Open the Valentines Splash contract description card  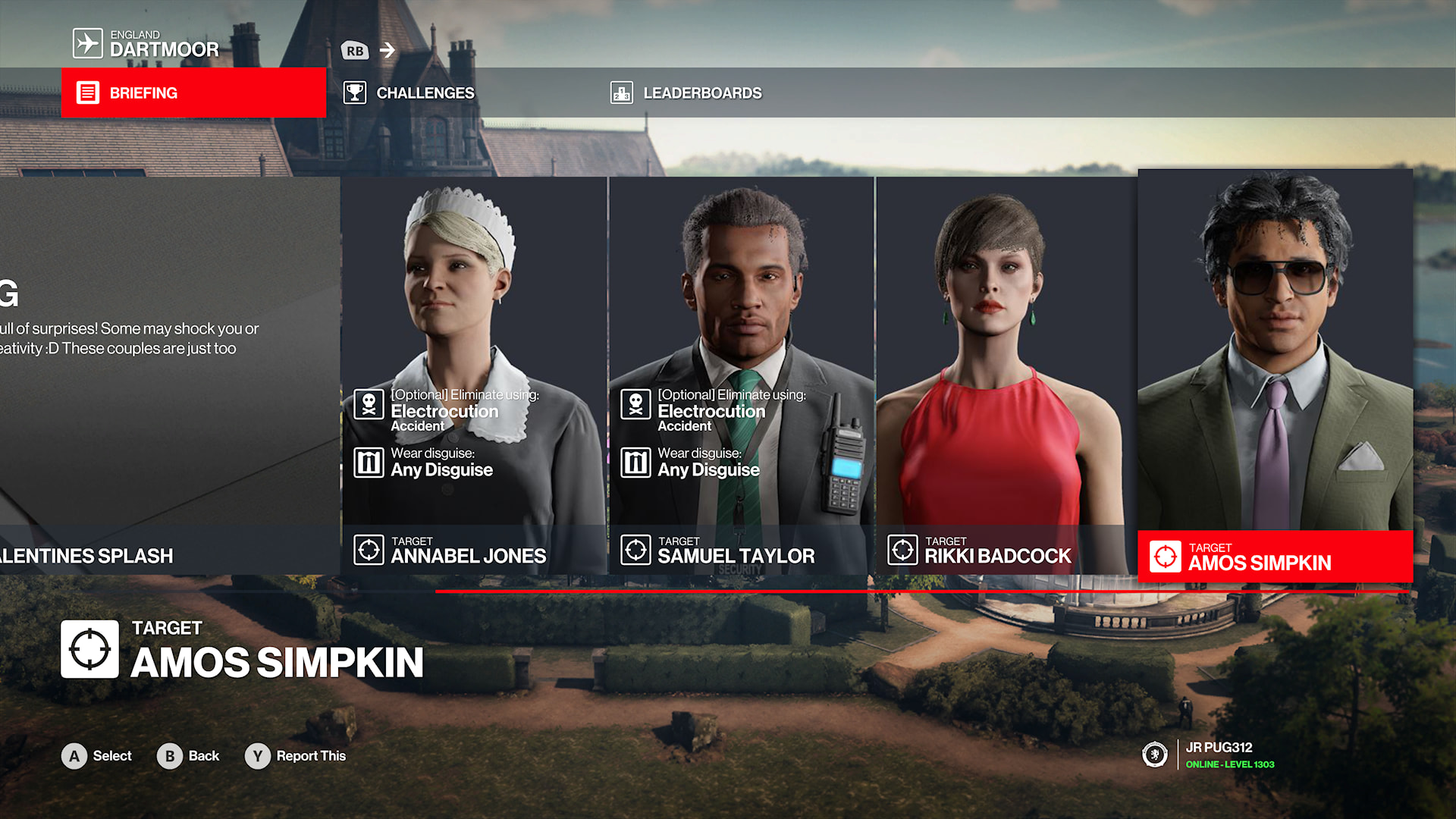point(168,375)
